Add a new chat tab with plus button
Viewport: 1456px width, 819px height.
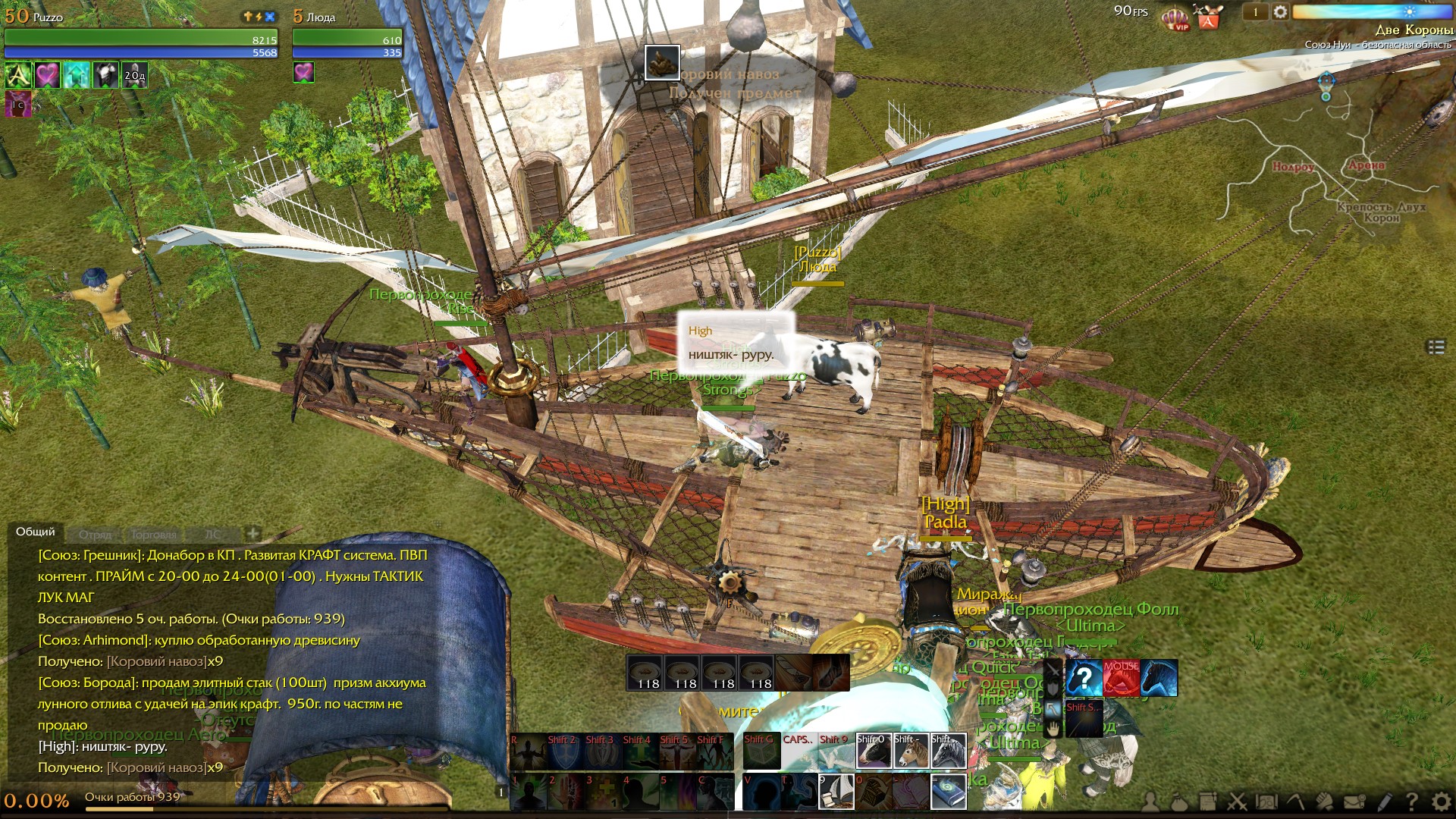tap(253, 534)
